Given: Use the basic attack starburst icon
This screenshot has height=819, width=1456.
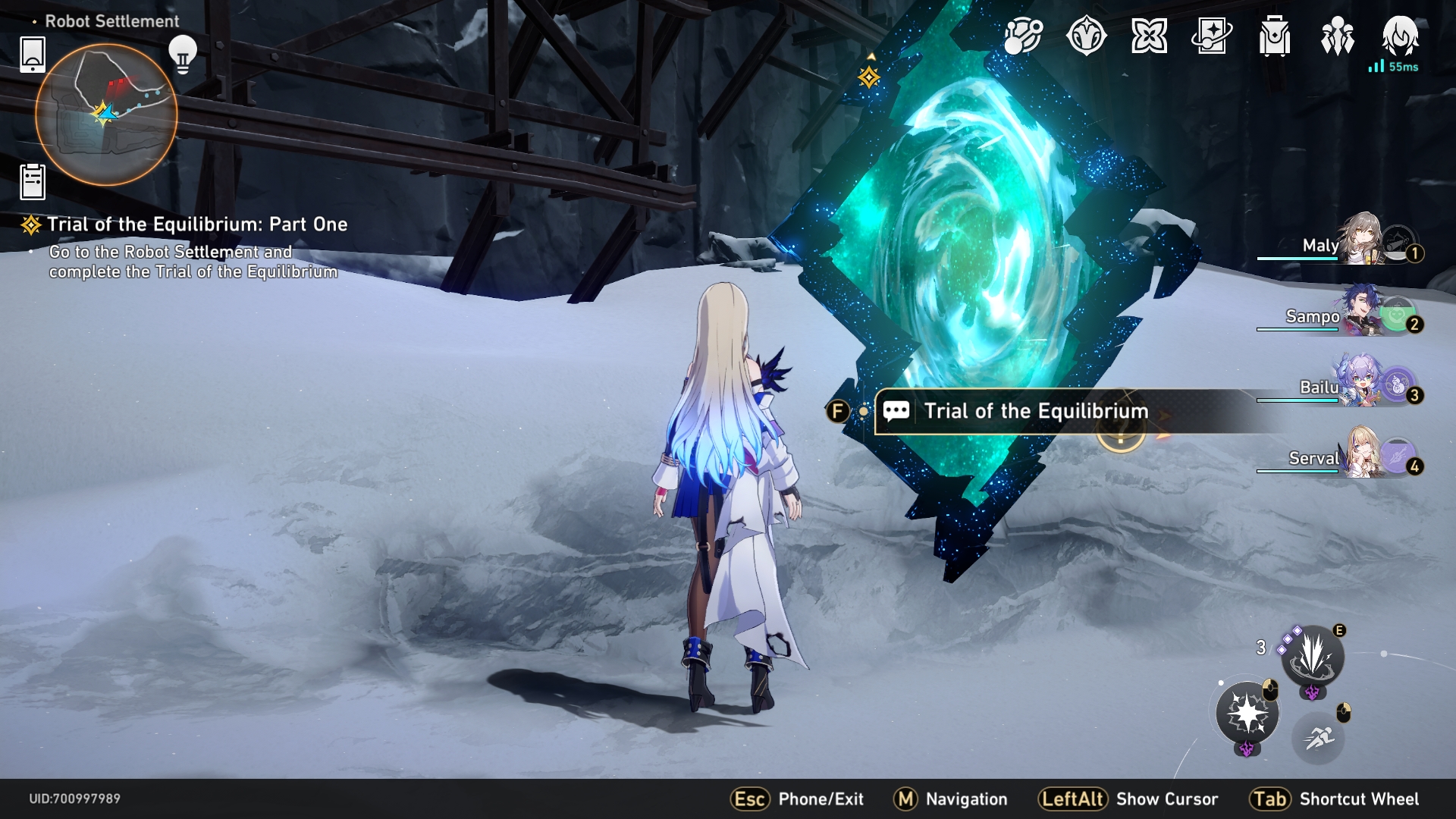Looking at the screenshot, I should click(1247, 714).
